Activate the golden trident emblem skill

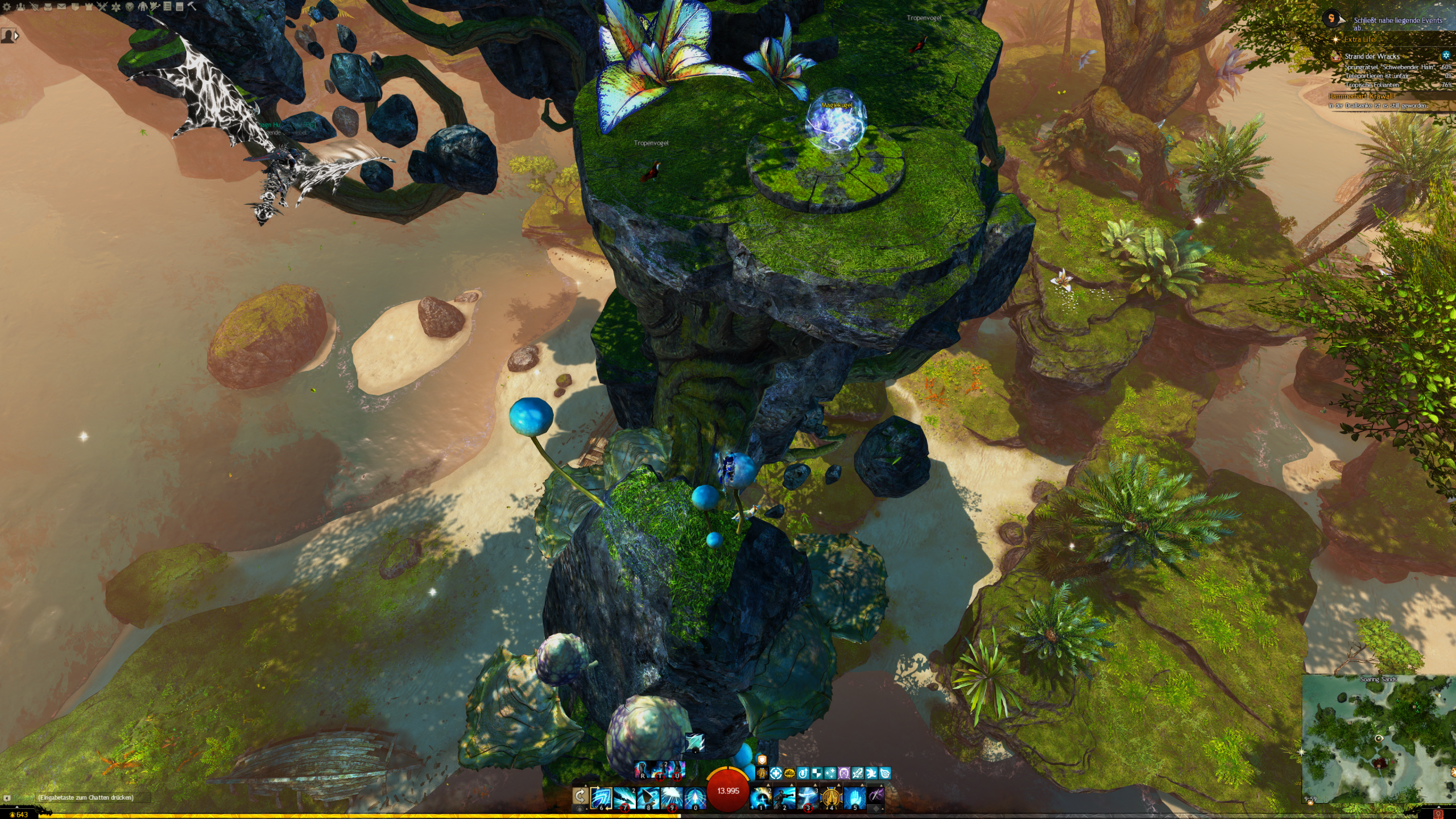(831, 797)
